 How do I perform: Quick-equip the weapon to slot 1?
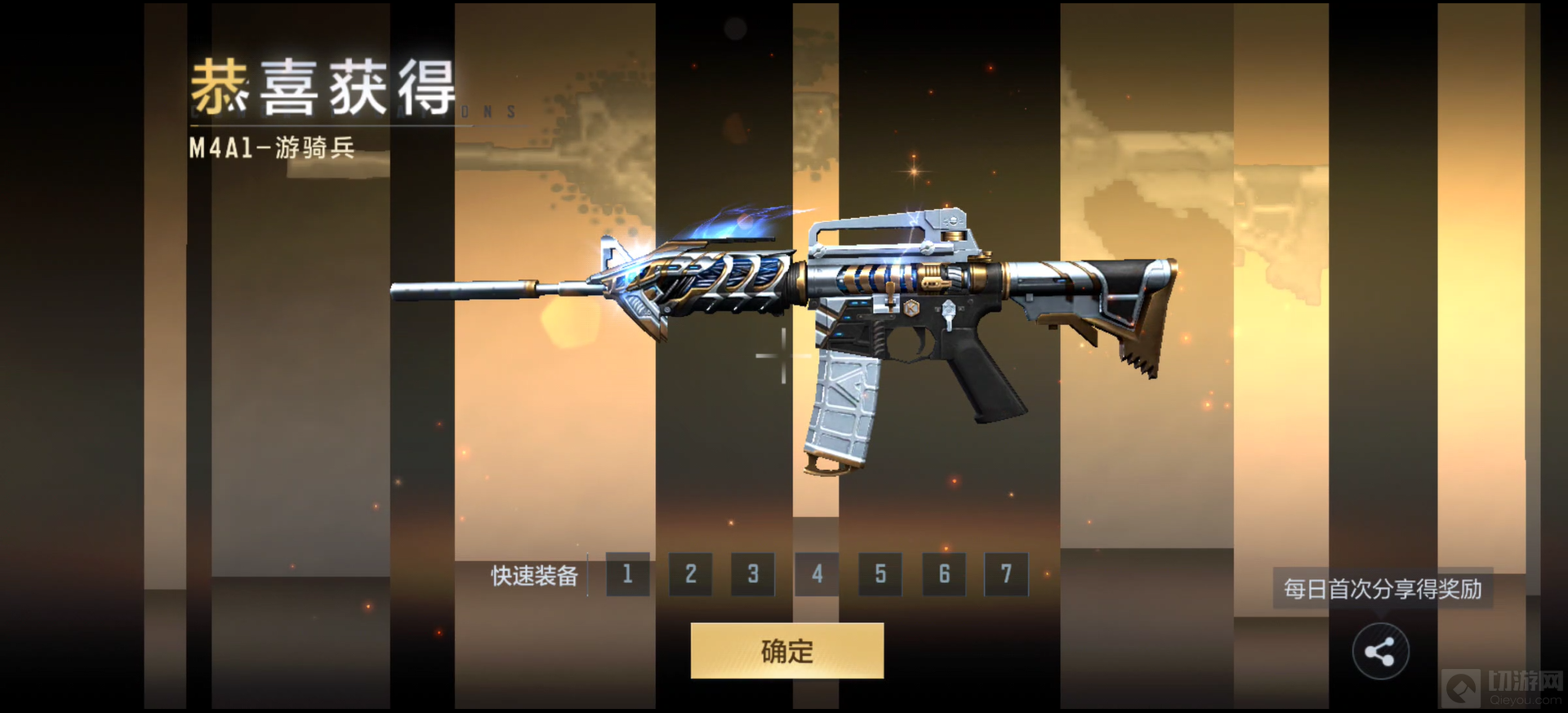627,574
